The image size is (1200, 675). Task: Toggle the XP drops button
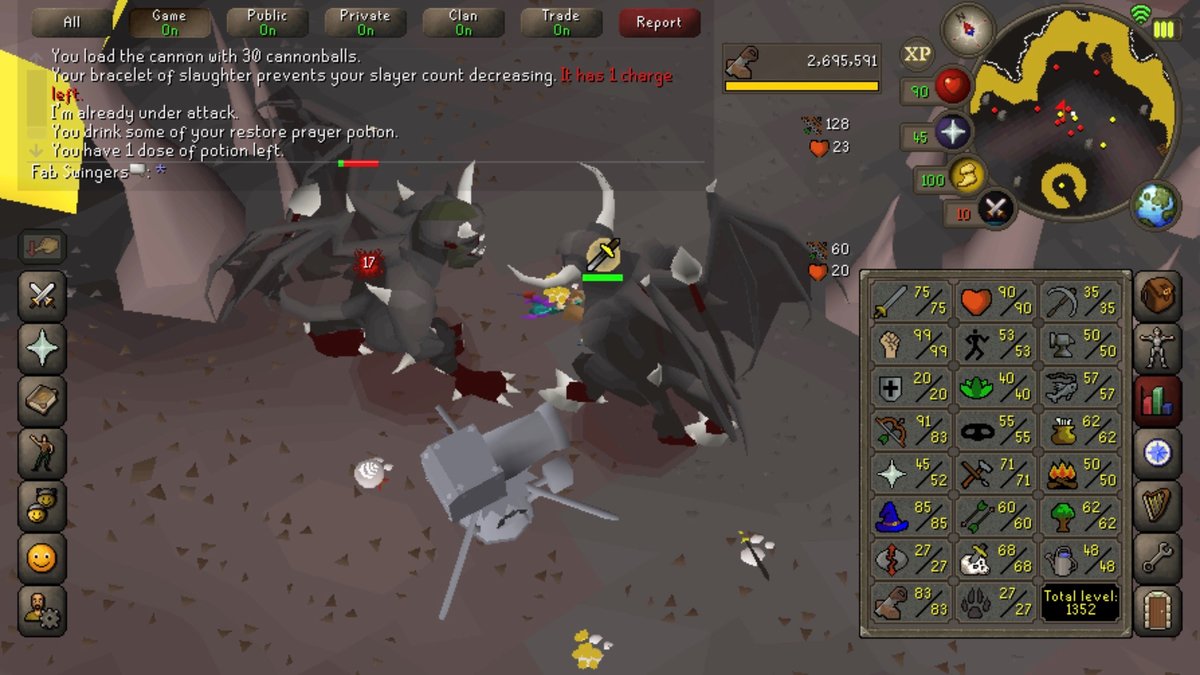pyautogui.click(x=917, y=55)
